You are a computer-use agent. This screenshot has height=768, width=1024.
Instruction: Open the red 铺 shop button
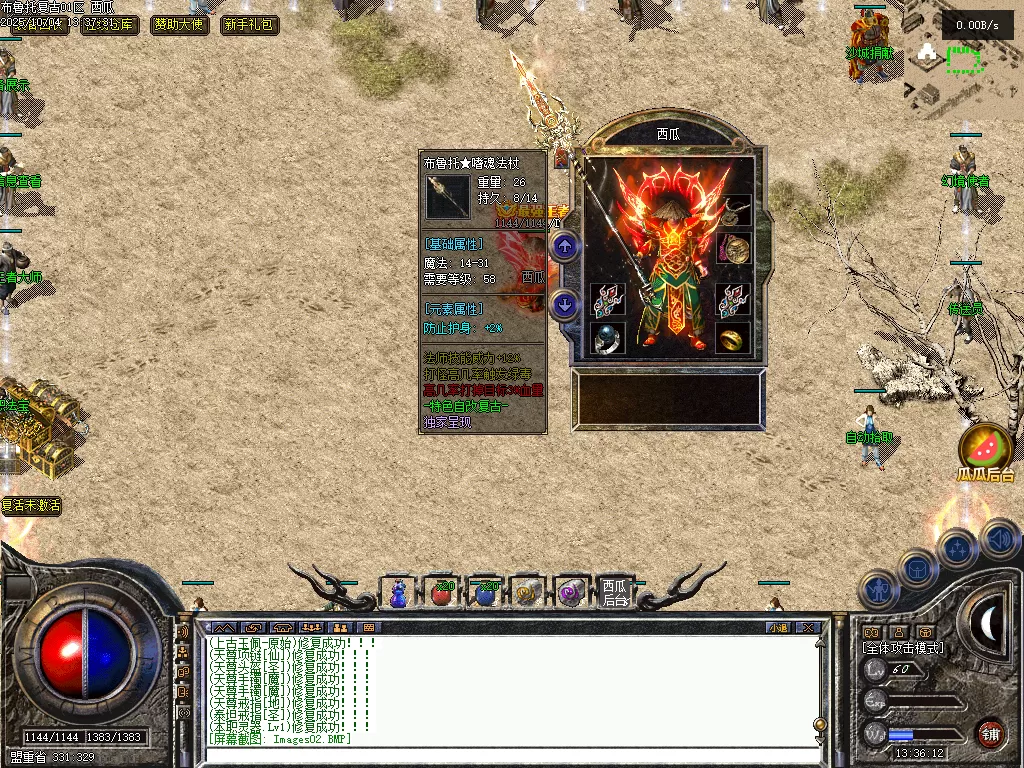pos(990,733)
